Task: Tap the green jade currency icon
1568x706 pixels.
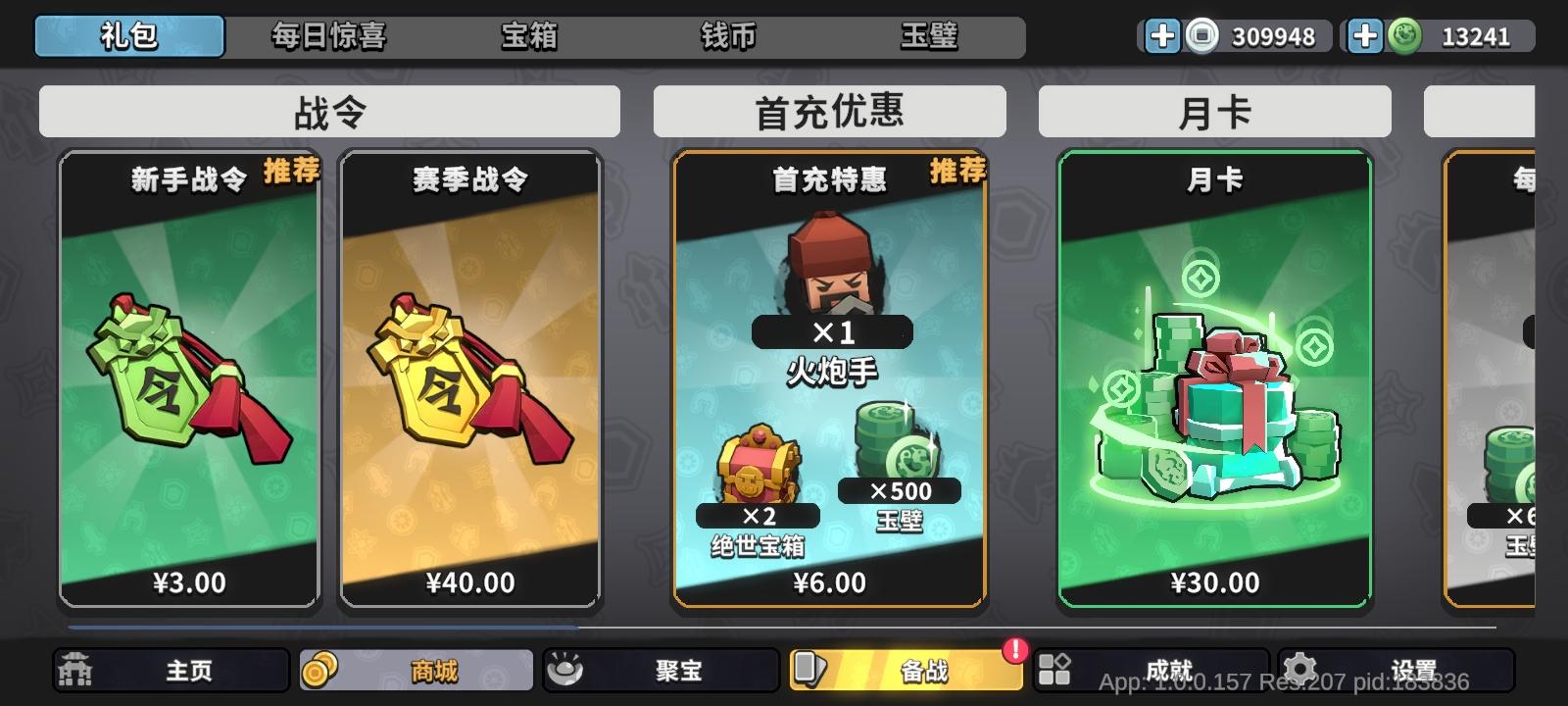Action: click(x=1403, y=37)
